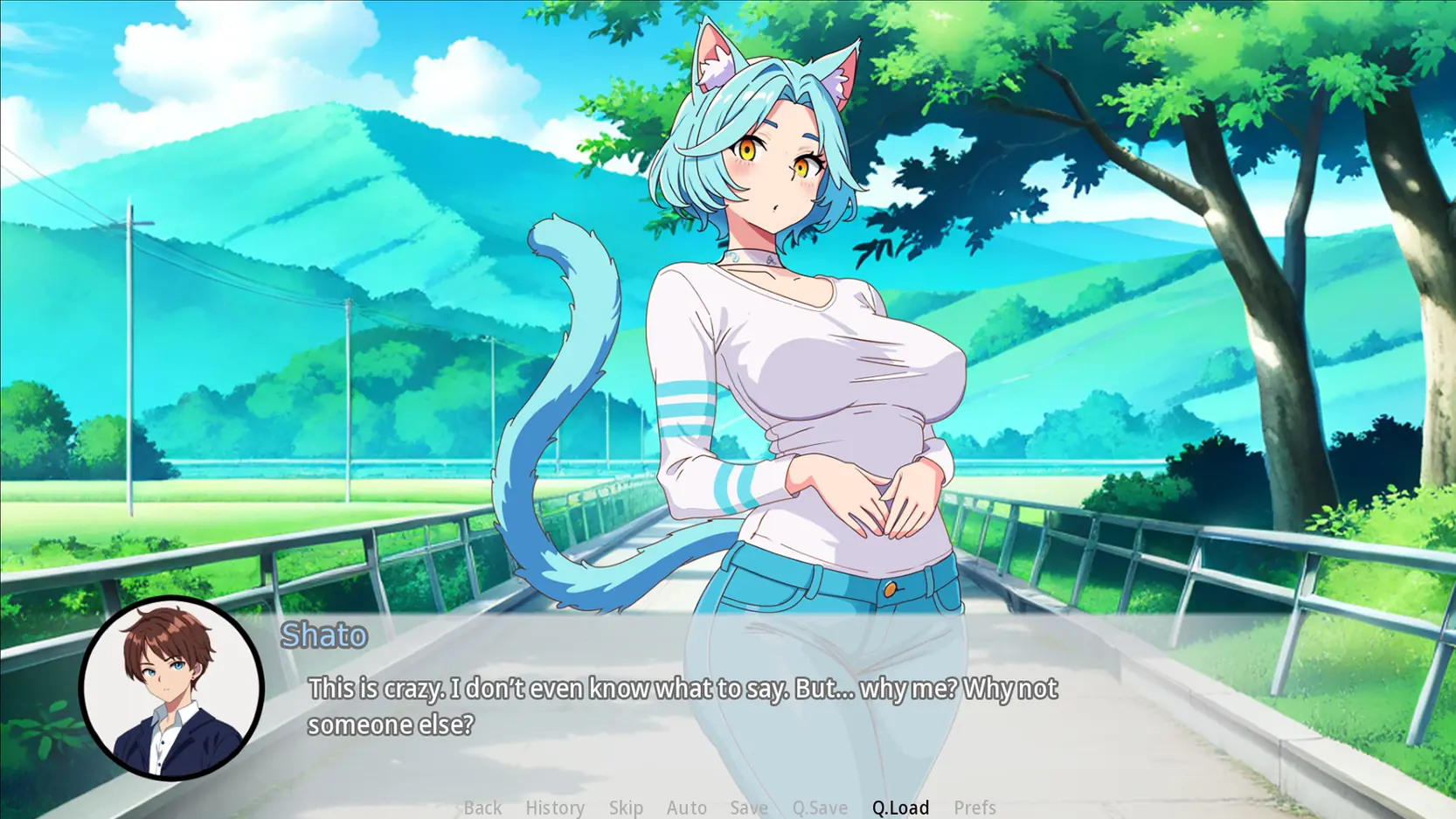
Task: Toggle Auto dialogue advance
Action: (686, 807)
